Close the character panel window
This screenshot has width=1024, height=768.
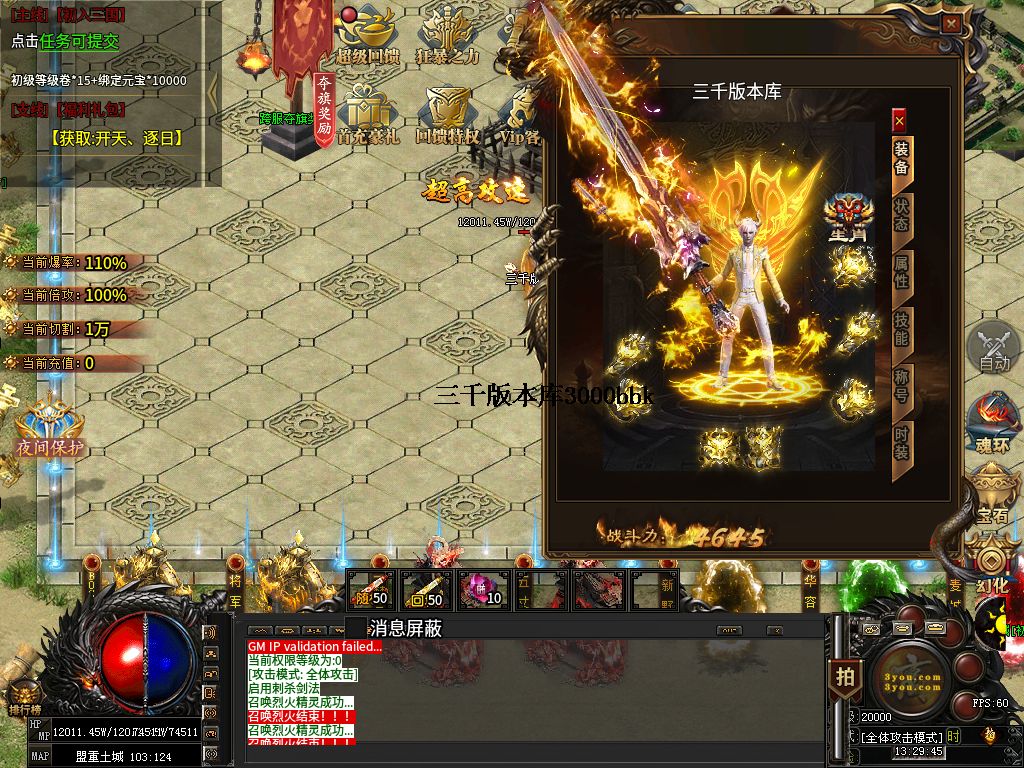tap(951, 23)
